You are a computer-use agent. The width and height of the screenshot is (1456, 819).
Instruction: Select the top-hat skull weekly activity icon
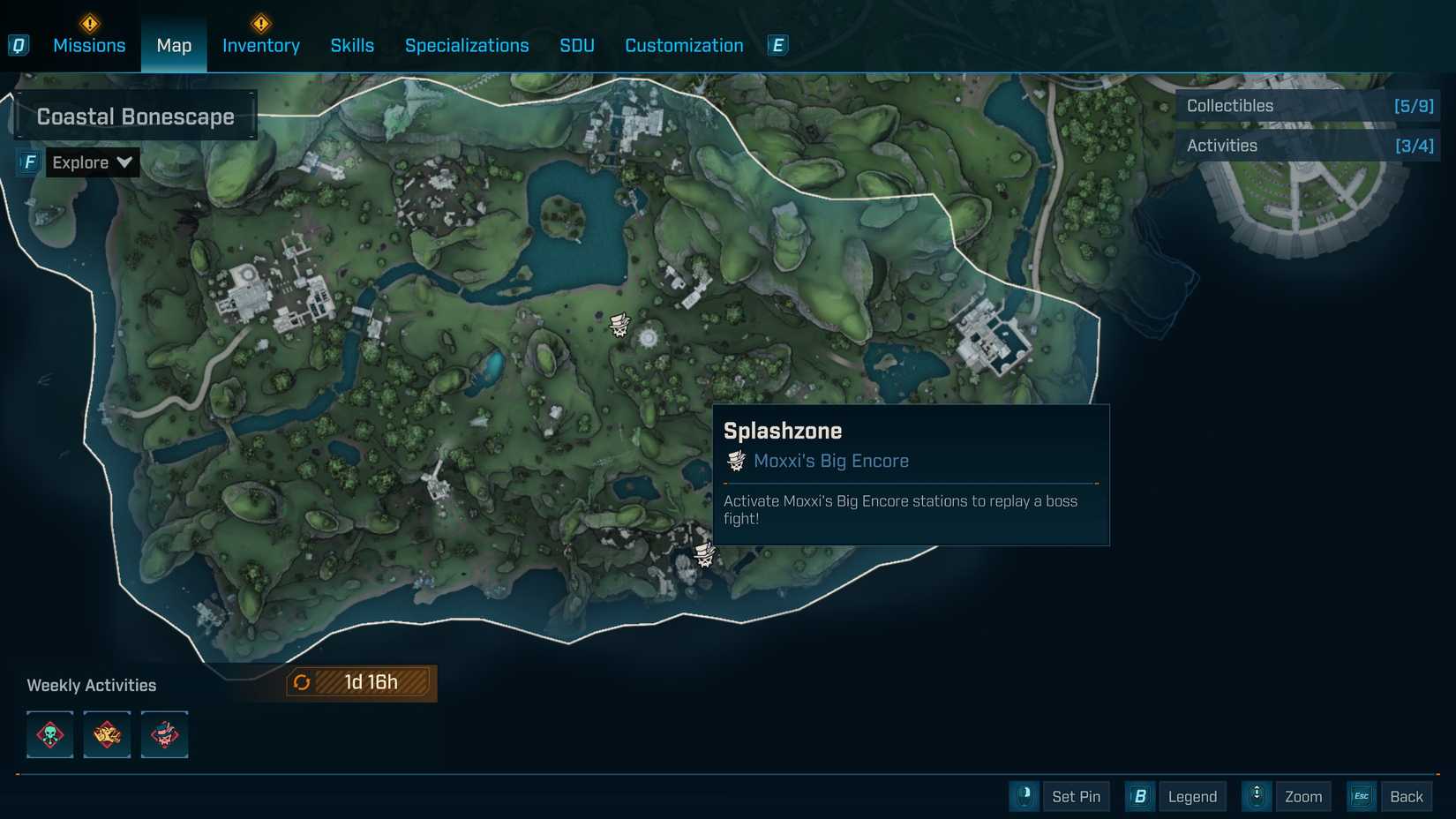click(x=164, y=734)
